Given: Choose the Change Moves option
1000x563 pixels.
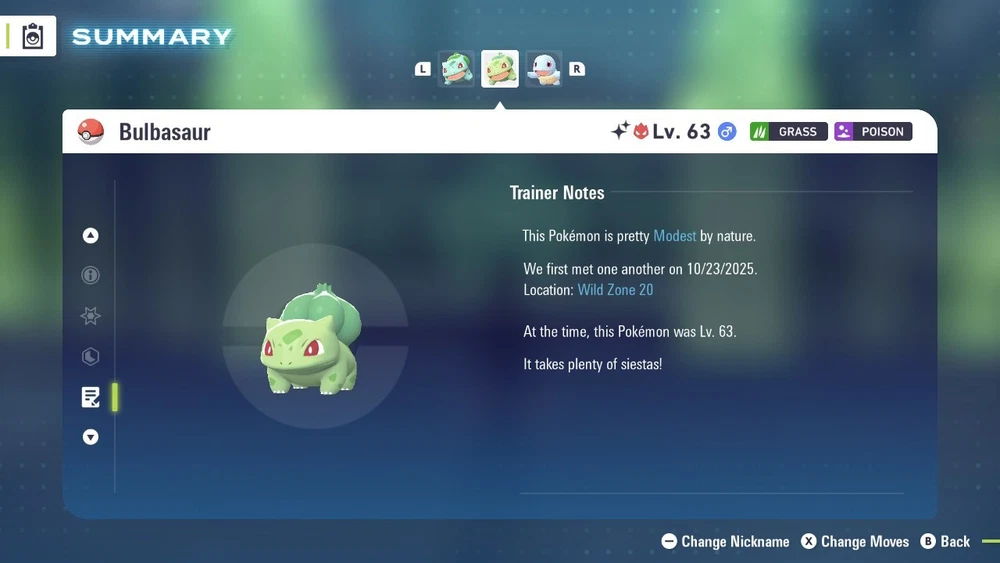Looking at the screenshot, I should point(855,541).
